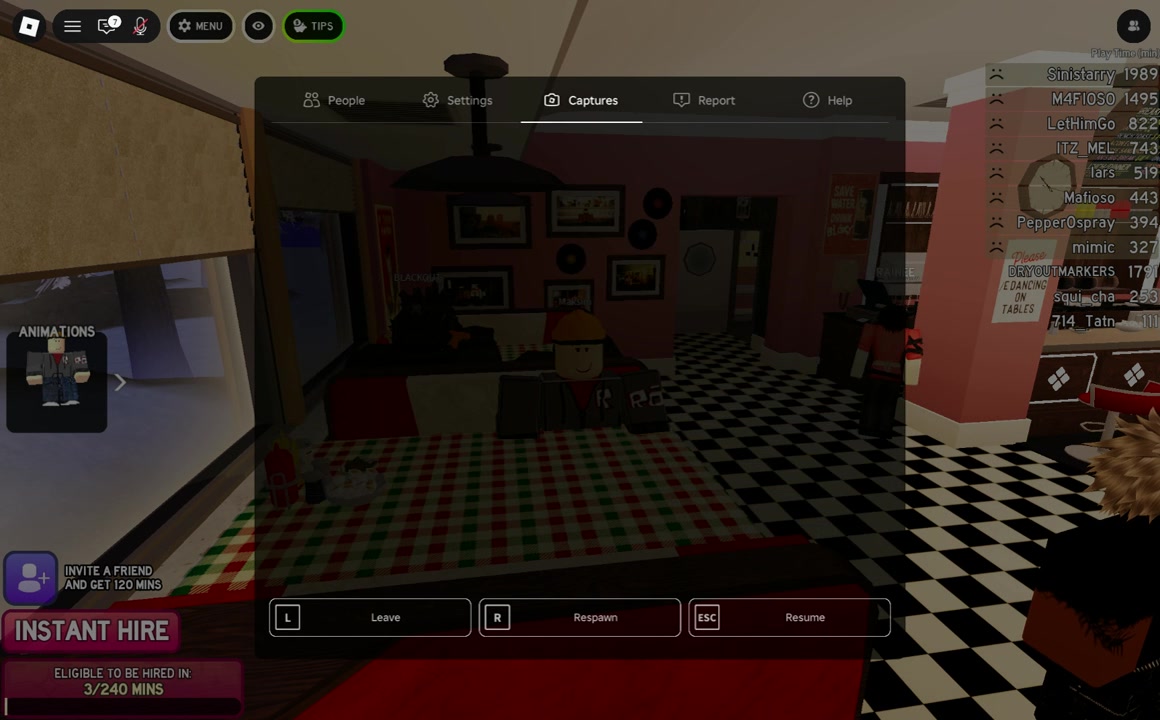The height and width of the screenshot is (720, 1160).
Task: Open the hamburger list menu
Action: pos(72,26)
